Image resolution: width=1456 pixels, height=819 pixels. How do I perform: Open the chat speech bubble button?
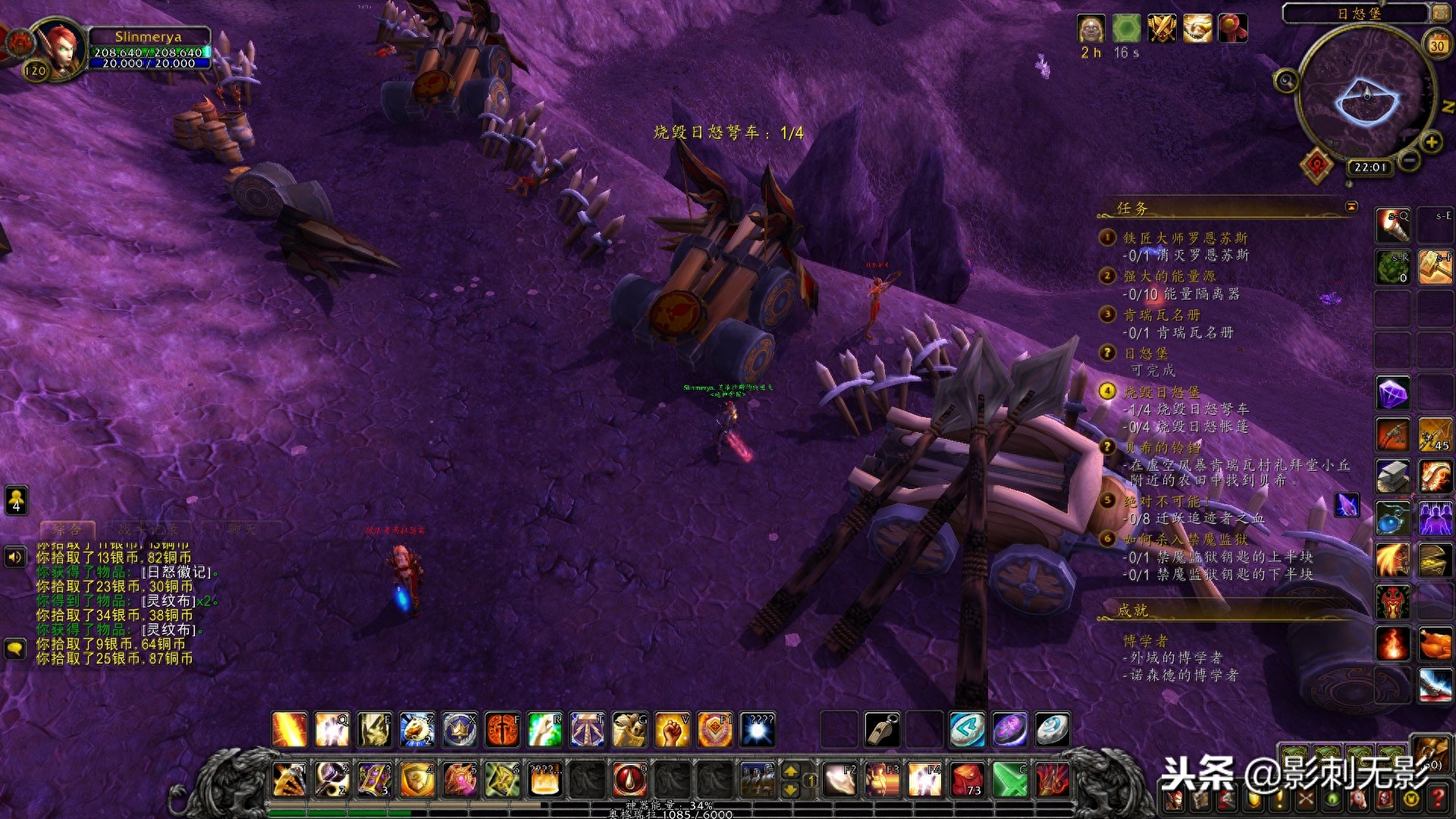coord(16,649)
